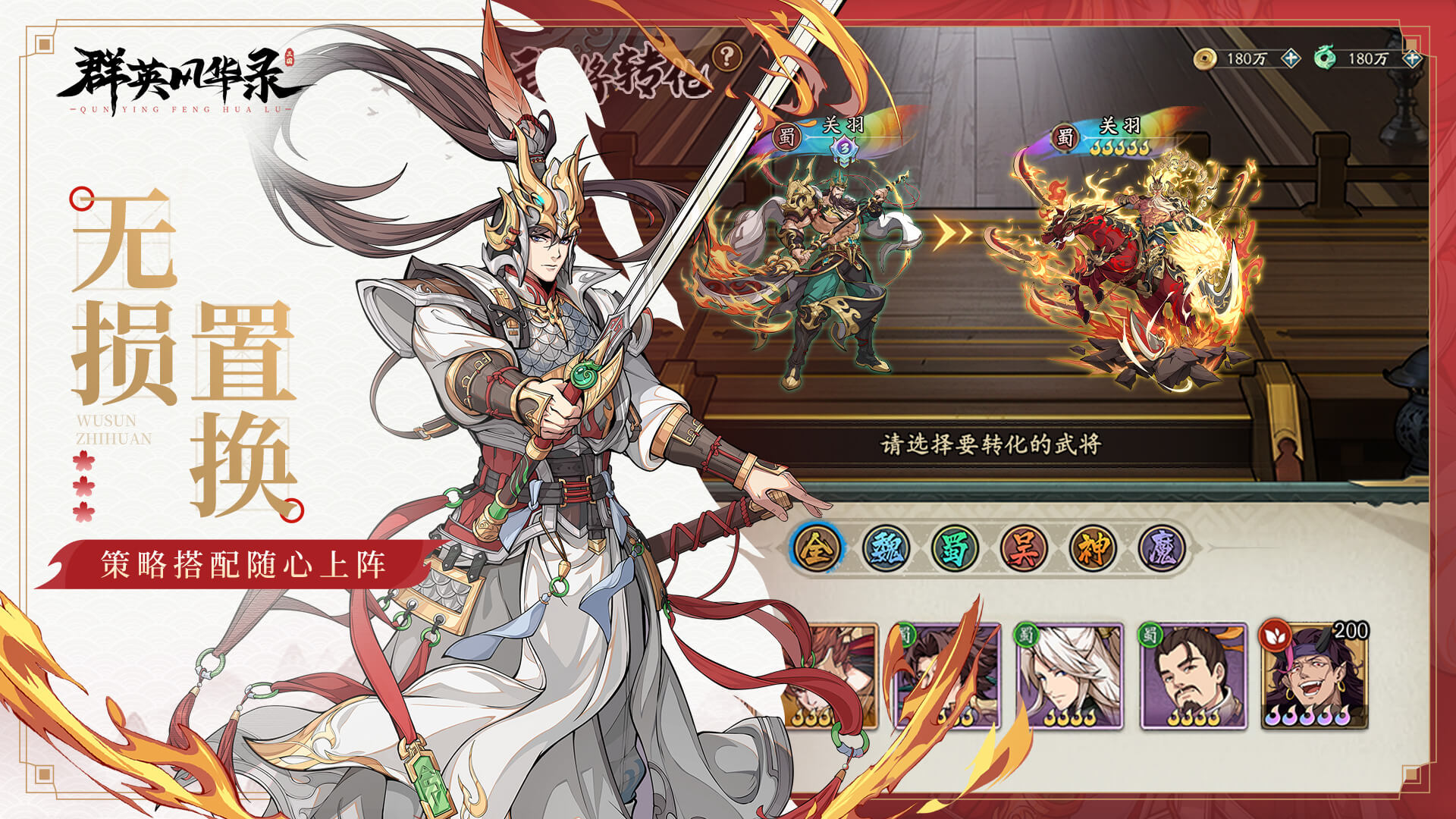Filter heroes by 魔 faction
Image resolution: width=1456 pixels, height=819 pixels.
pos(1161,548)
